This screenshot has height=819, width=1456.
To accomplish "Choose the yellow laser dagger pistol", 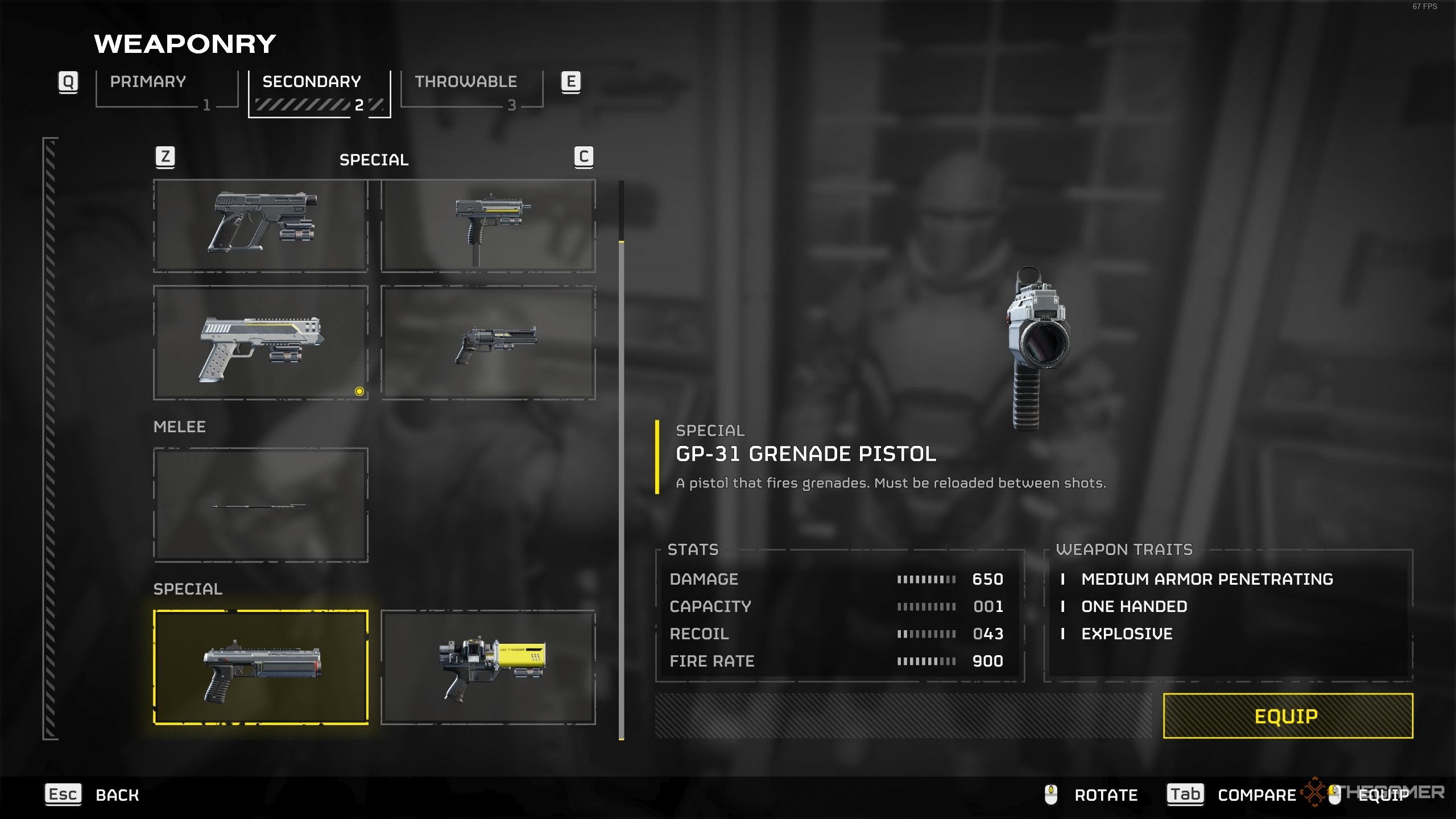I will click(488, 667).
